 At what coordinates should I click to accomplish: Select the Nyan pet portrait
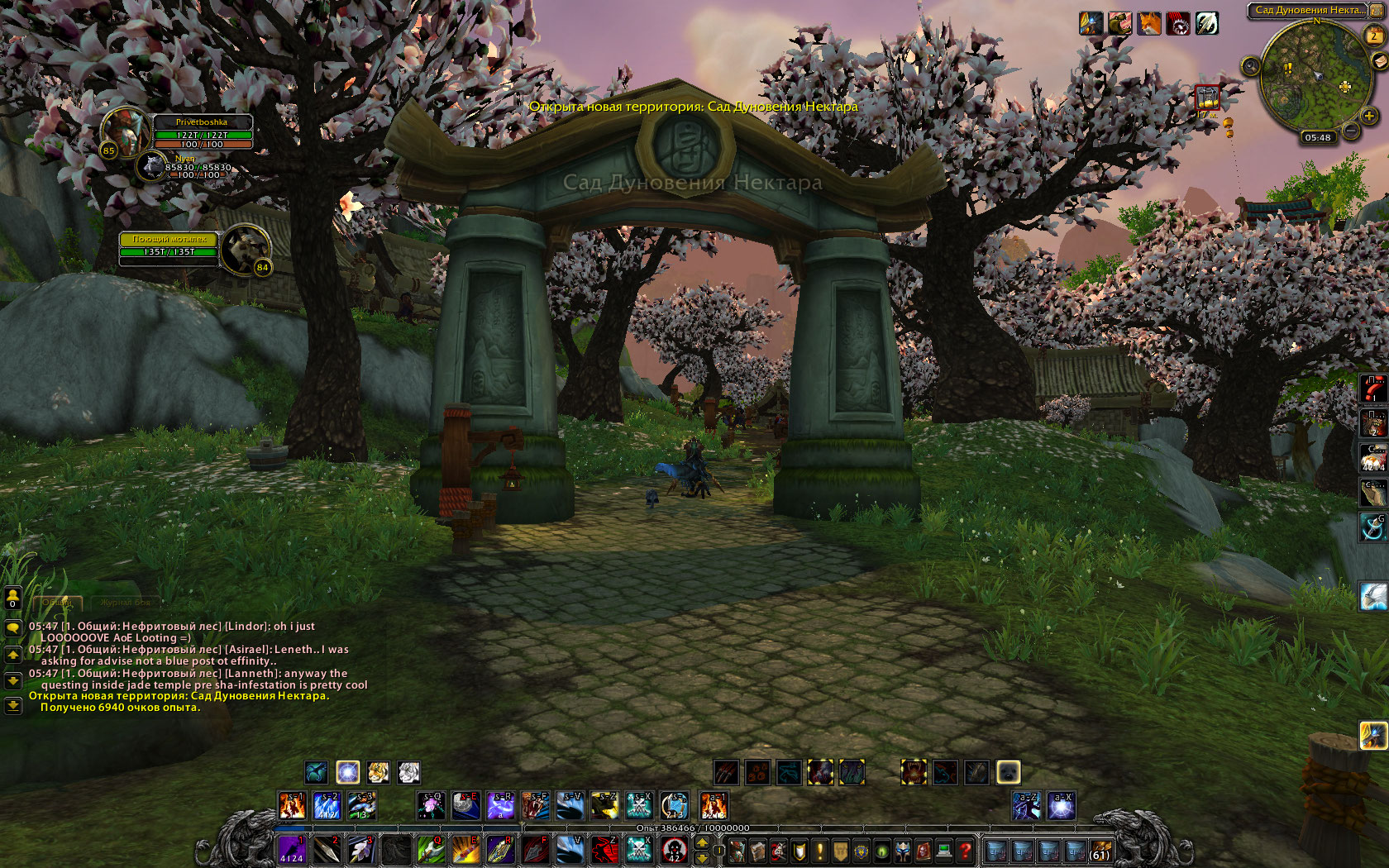152,167
